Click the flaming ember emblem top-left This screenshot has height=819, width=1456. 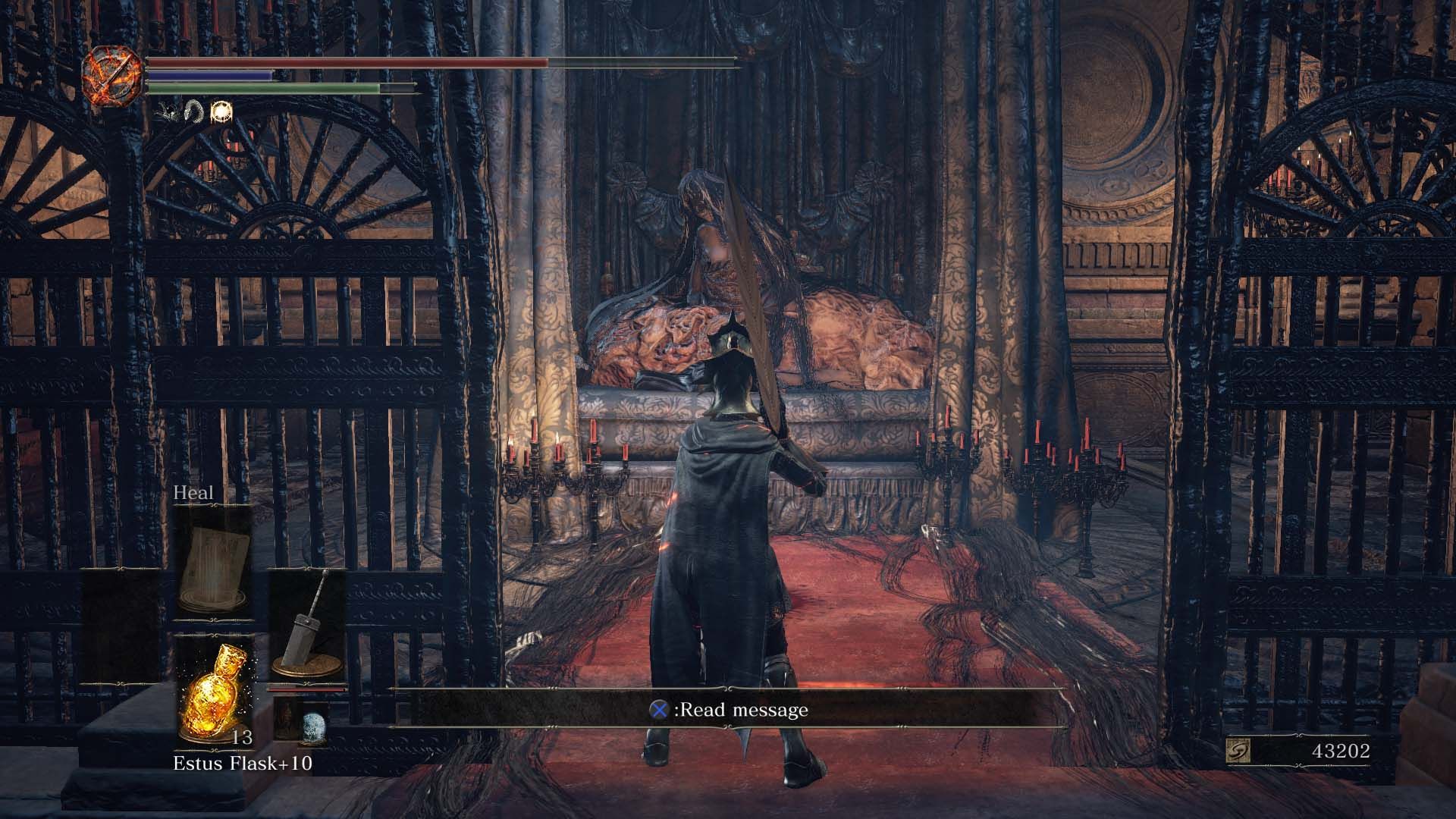[111, 76]
